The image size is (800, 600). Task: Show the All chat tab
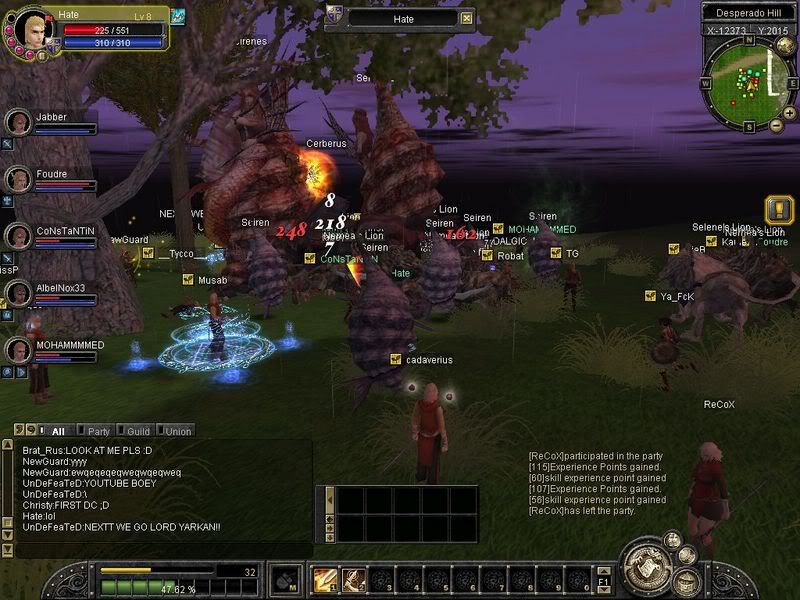[x=57, y=431]
